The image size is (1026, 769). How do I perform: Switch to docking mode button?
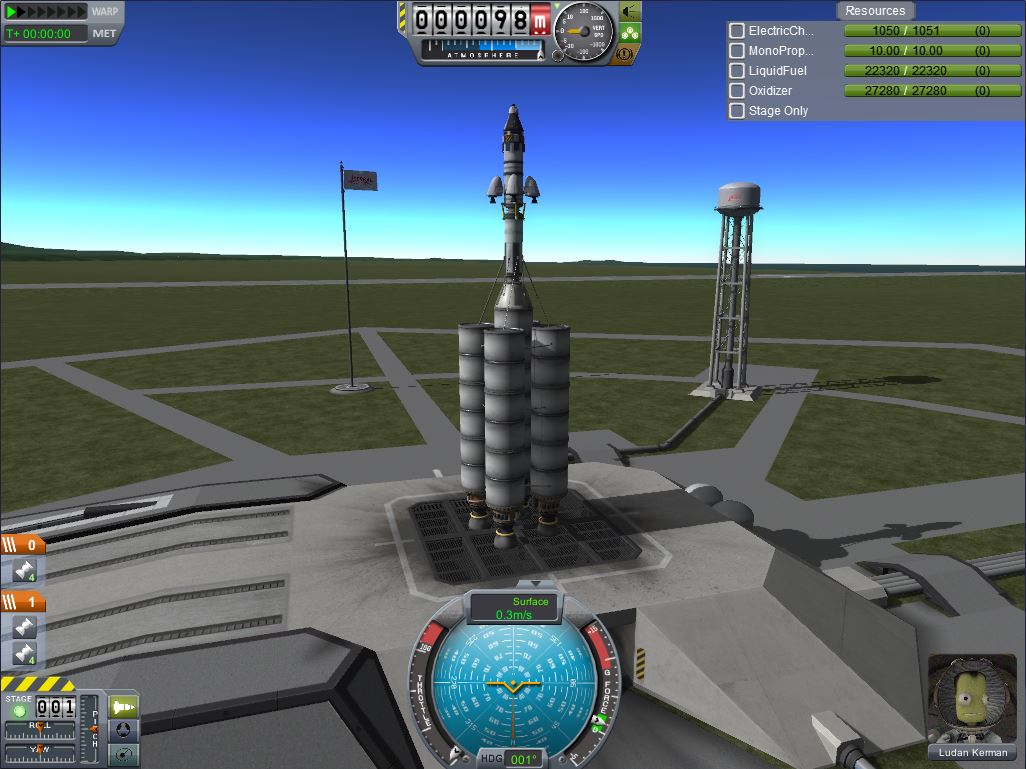click(123, 731)
